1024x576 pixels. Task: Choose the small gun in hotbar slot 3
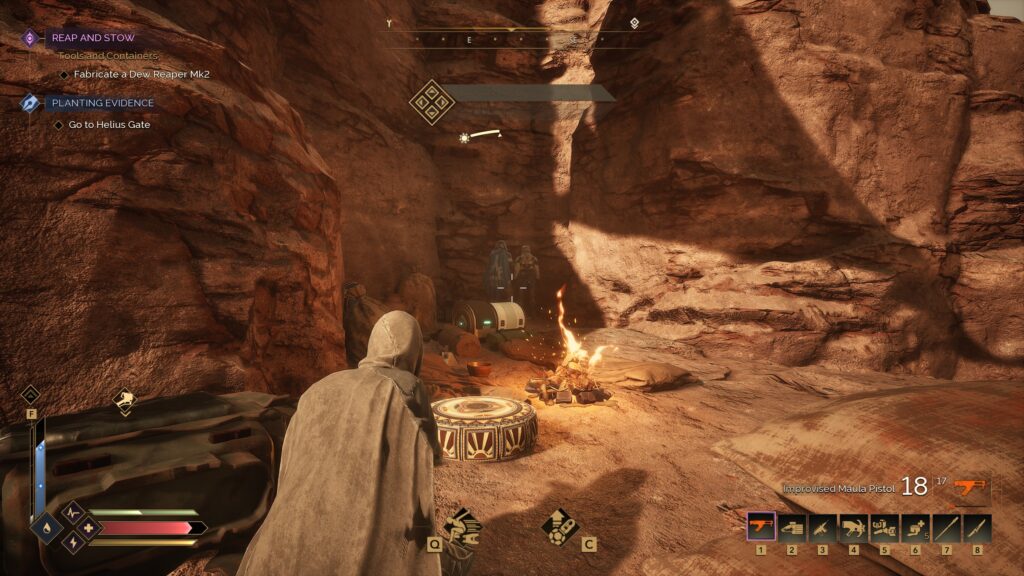823,526
